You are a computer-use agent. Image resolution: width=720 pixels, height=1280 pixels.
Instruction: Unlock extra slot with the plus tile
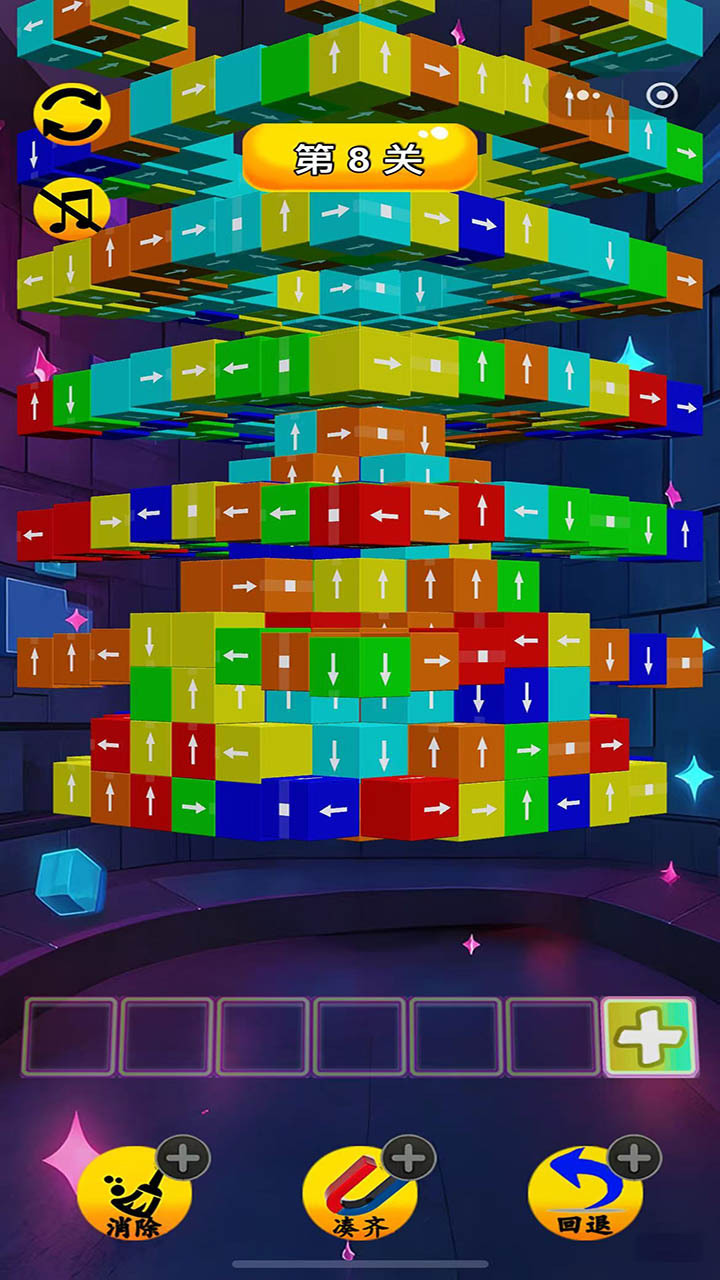650,1037
